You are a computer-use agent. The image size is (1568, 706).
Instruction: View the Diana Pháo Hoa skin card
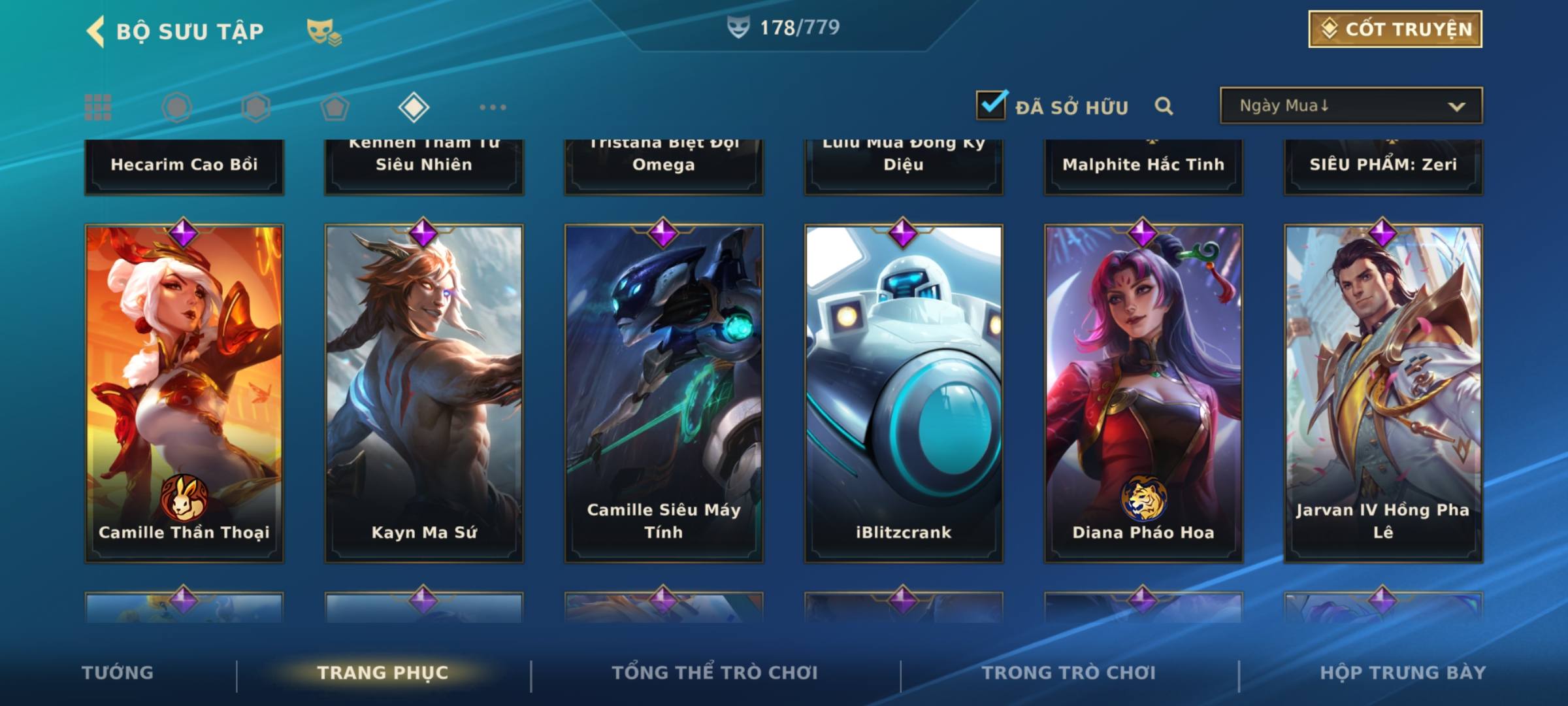1143,394
